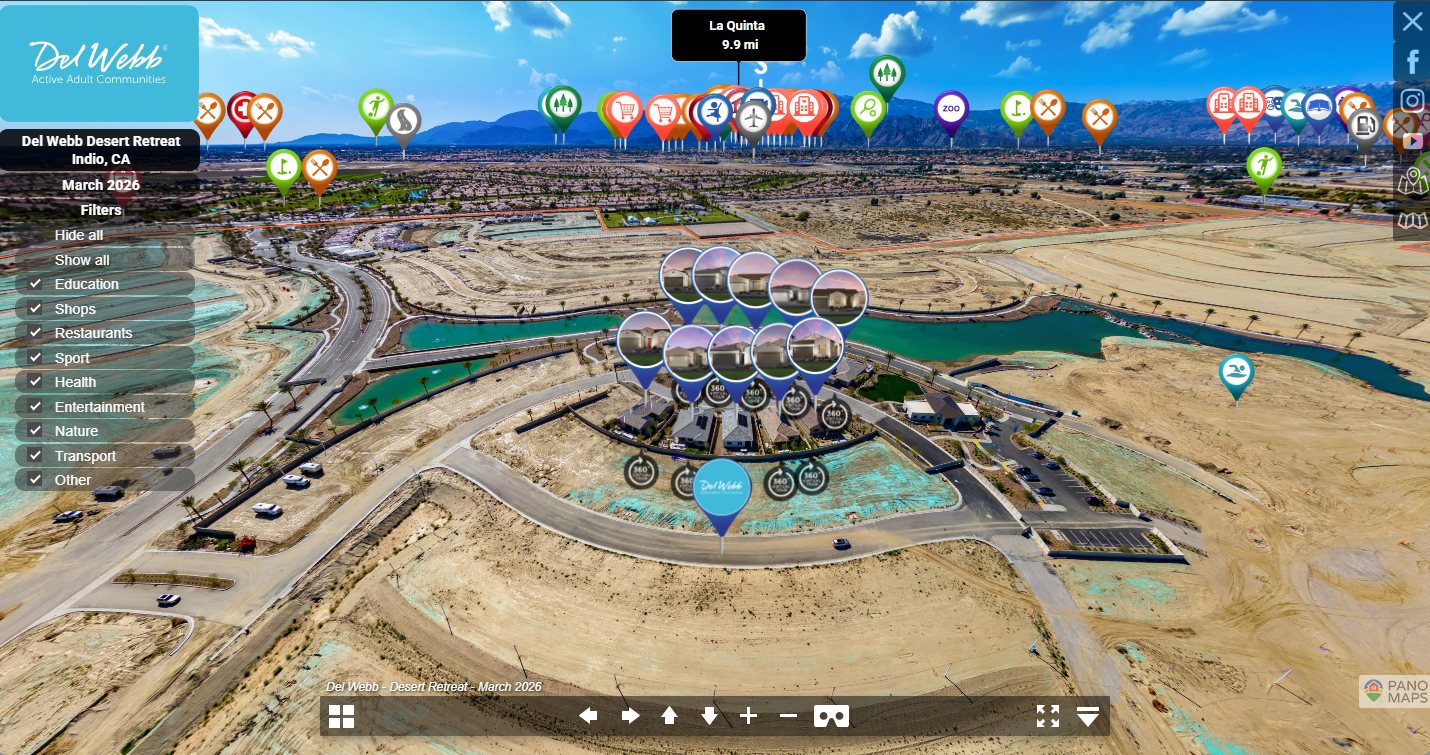Uncheck the Restaurants filter
This screenshot has width=1430, height=755.
36,333
